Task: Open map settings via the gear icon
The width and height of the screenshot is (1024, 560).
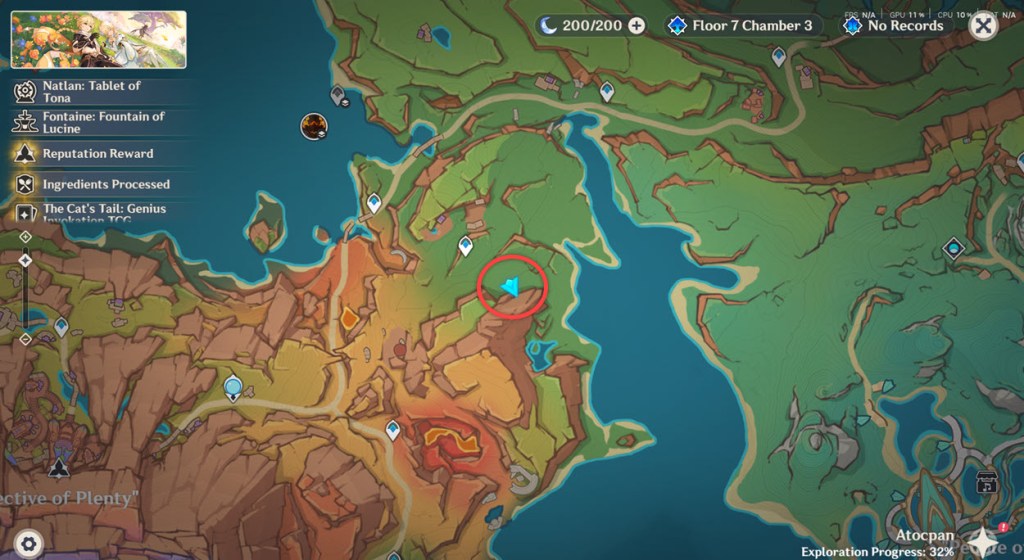Action: point(28,543)
